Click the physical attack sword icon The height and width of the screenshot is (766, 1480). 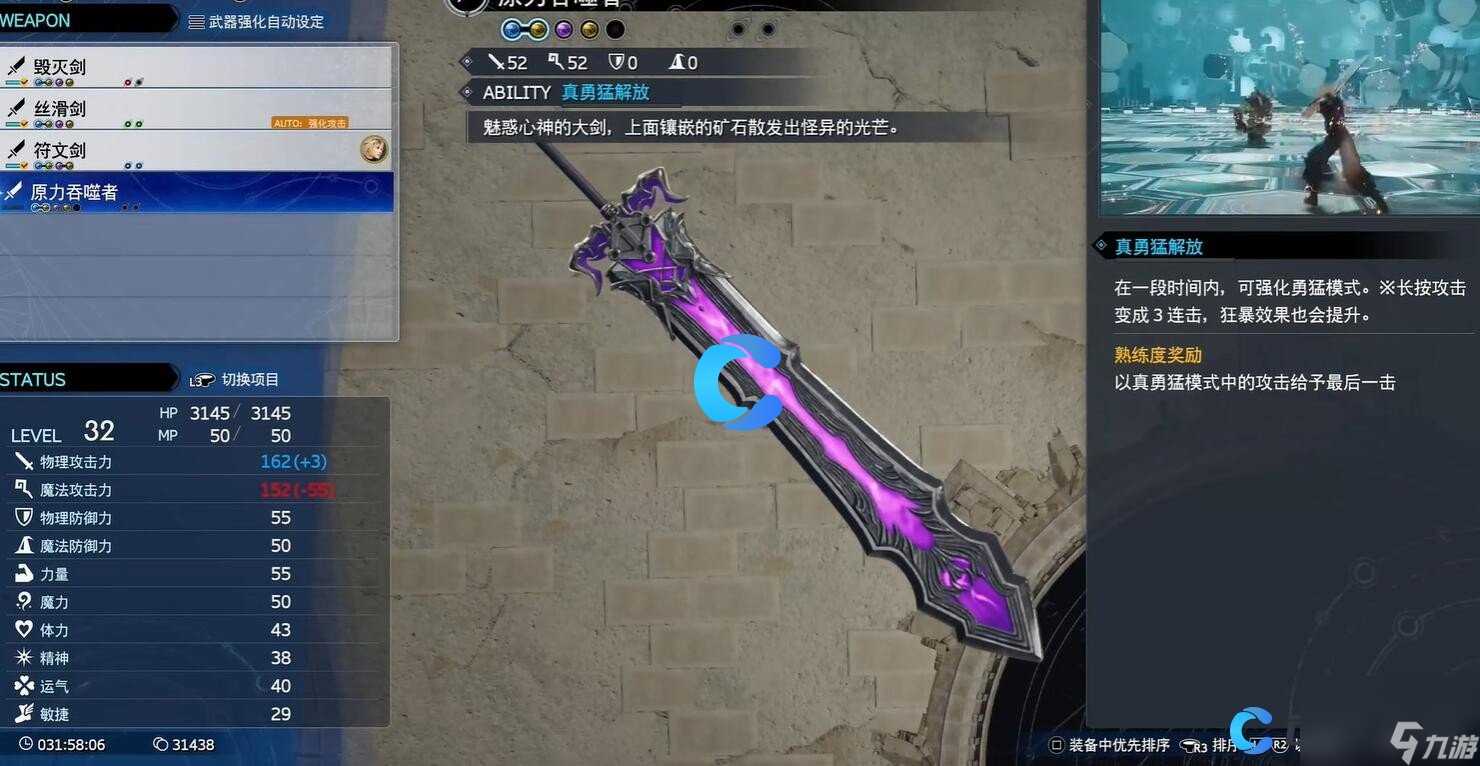click(25, 461)
